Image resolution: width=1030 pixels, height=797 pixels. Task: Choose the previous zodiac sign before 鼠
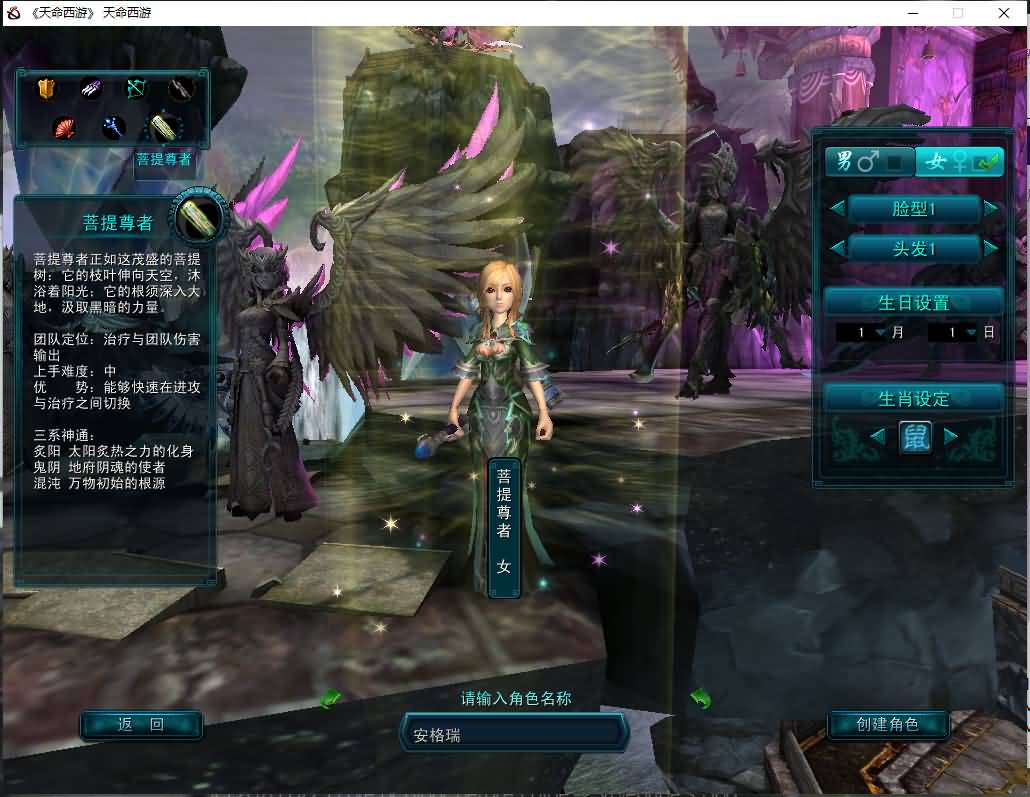coord(877,436)
